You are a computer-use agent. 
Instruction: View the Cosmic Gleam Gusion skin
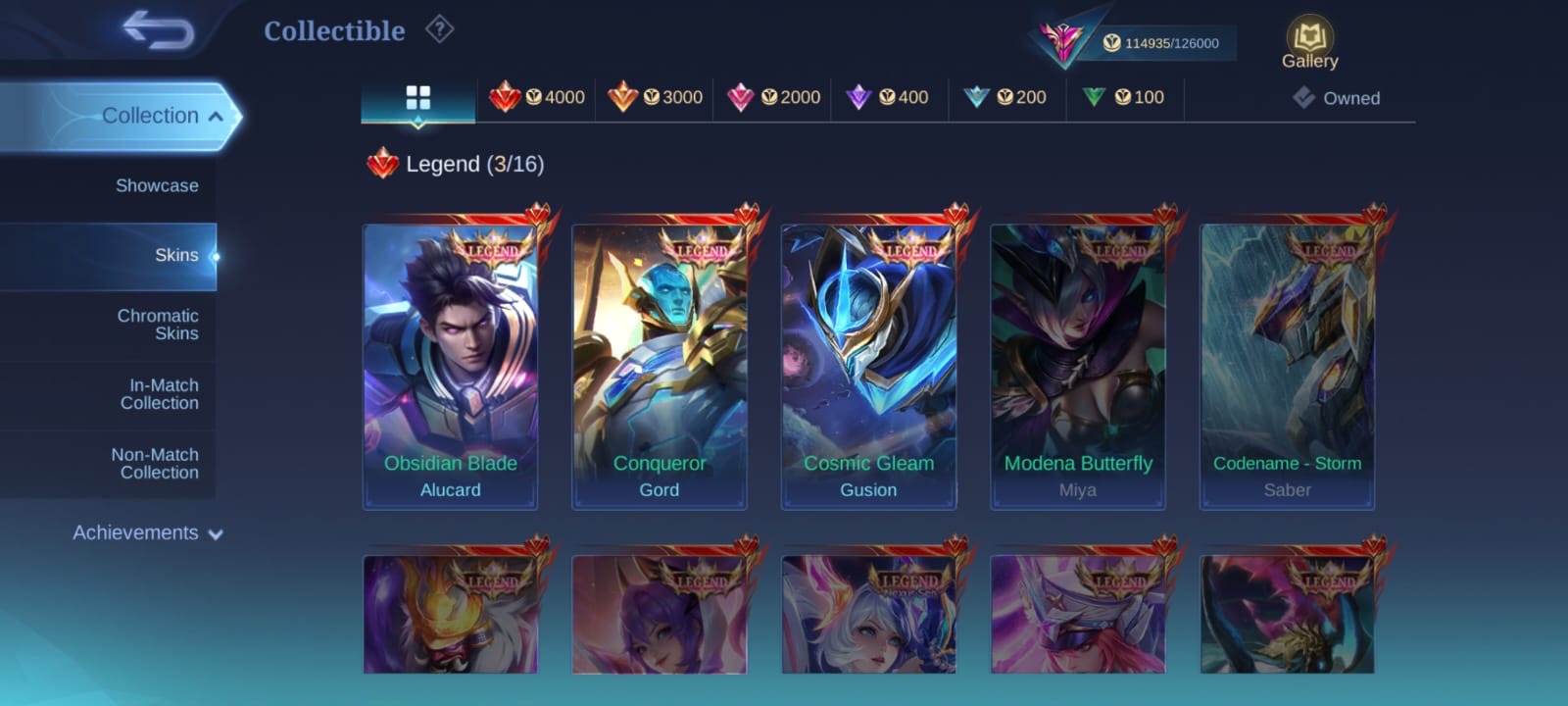click(x=868, y=367)
